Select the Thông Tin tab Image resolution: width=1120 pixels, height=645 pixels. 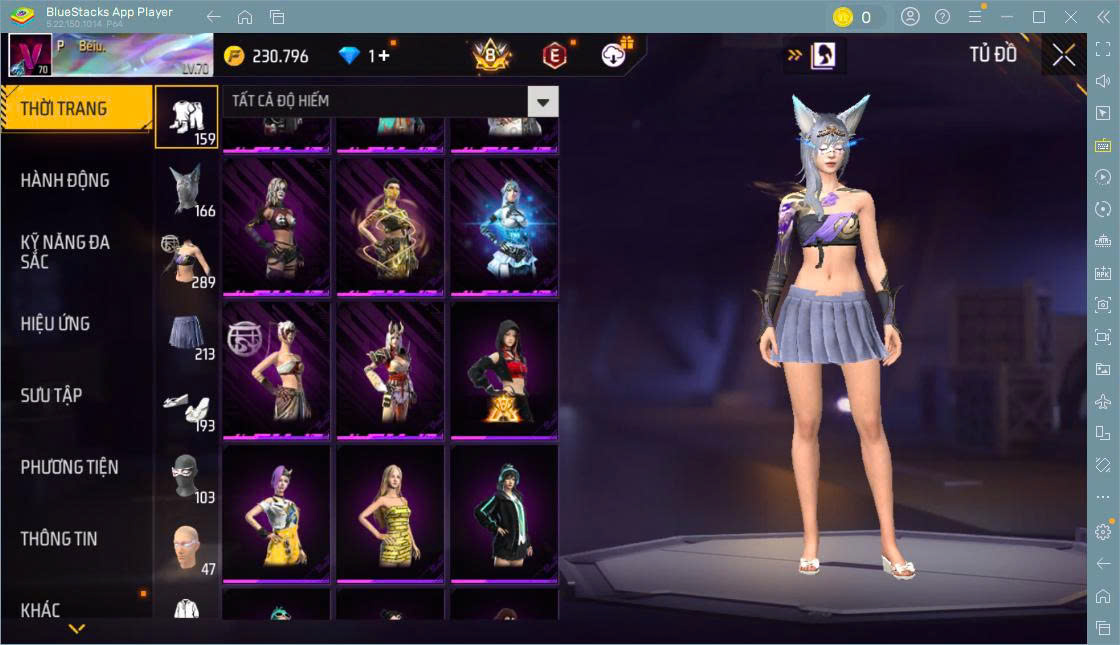coord(59,539)
